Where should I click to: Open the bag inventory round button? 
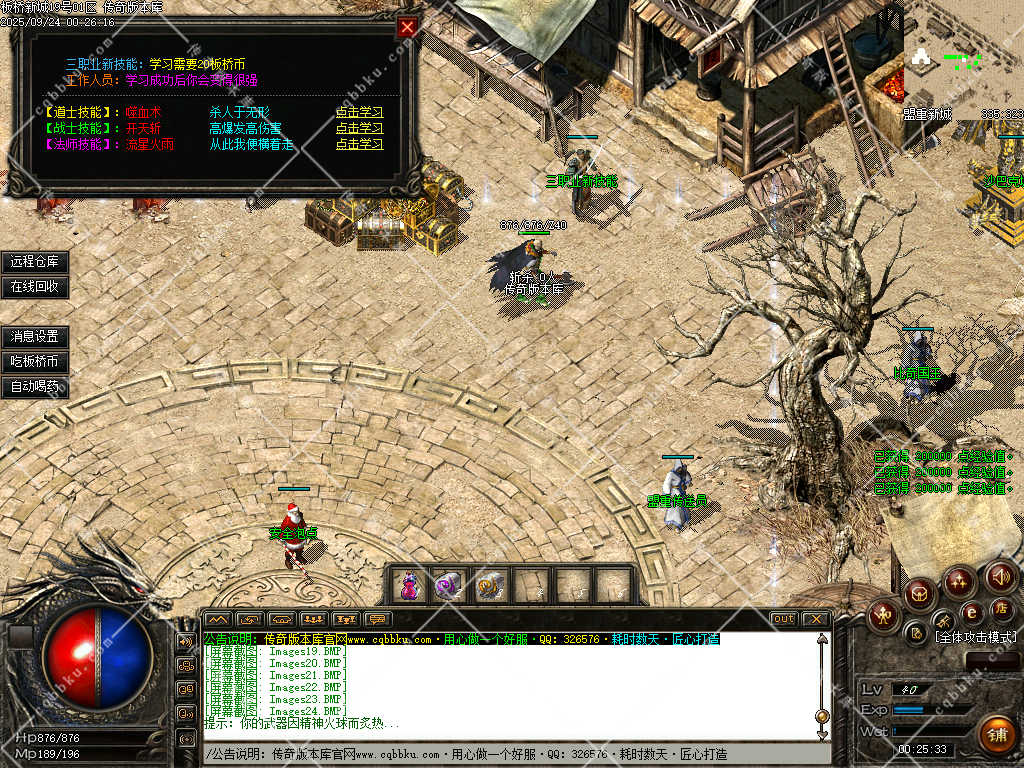click(x=920, y=593)
